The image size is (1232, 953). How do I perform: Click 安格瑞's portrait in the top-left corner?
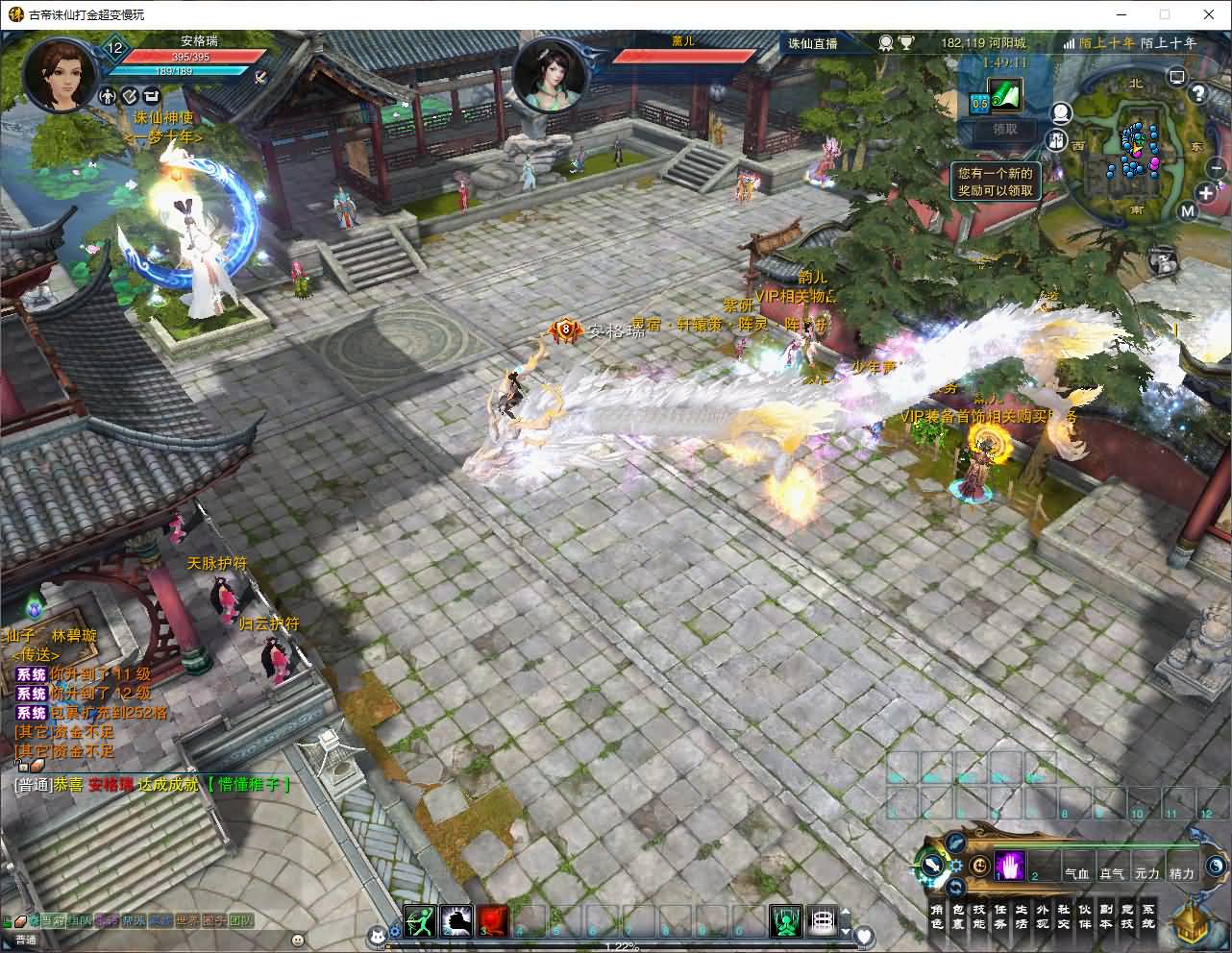point(60,72)
